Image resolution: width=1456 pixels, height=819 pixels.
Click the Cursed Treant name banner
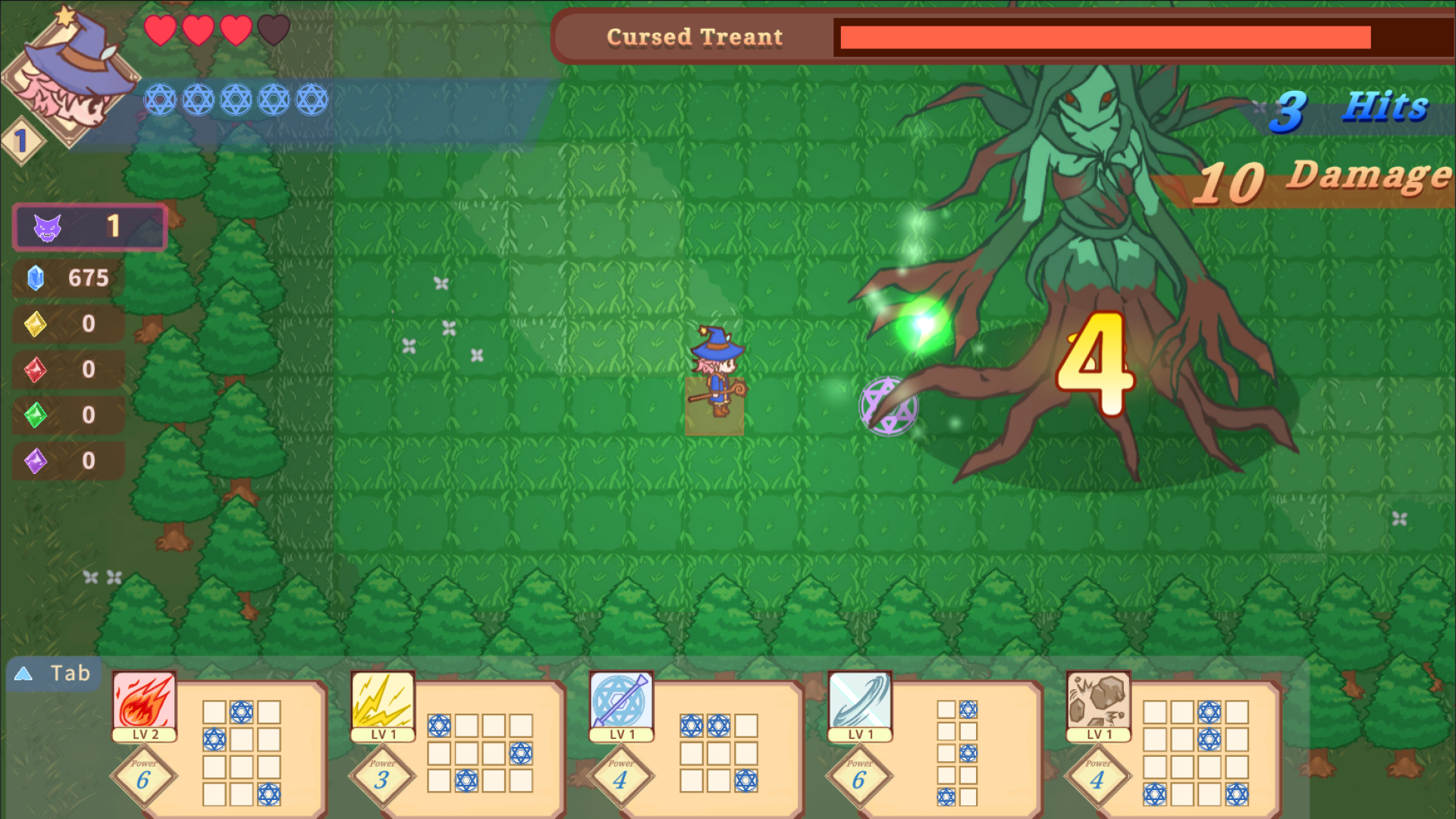694,36
